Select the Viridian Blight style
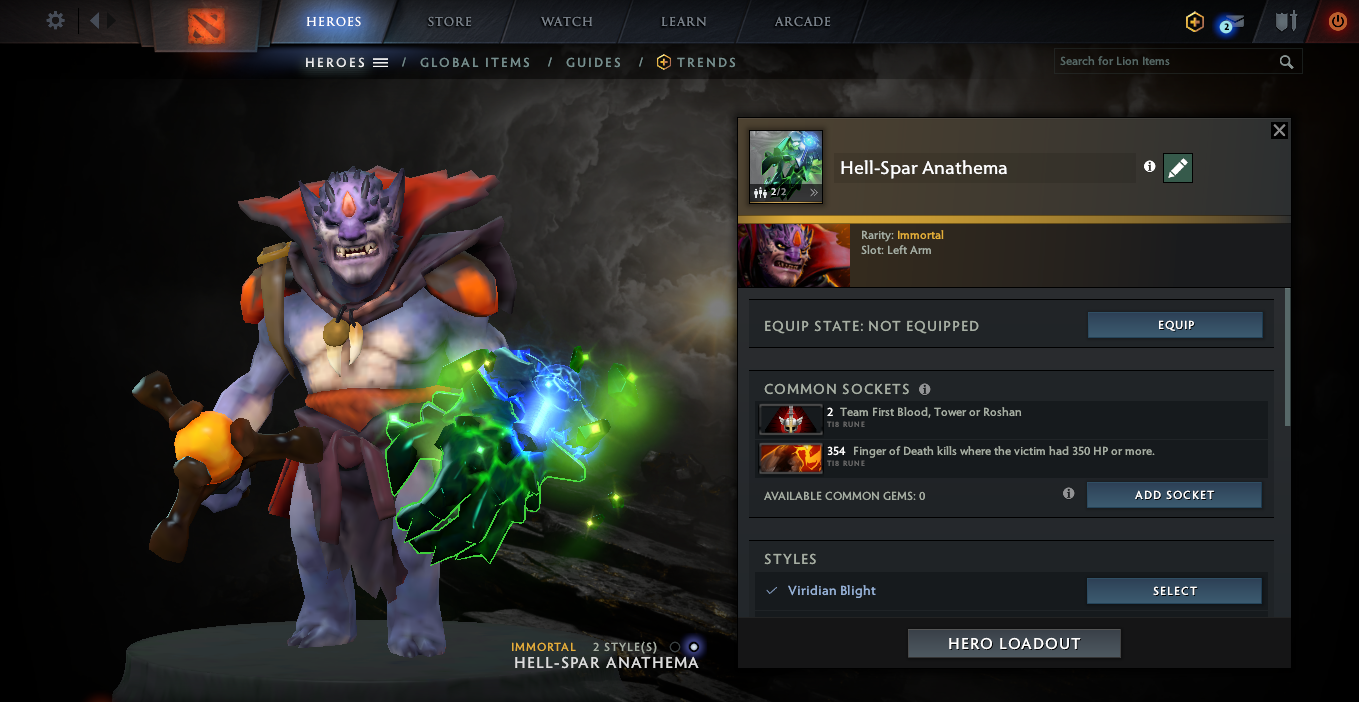Image resolution: width=1359 pixels, height=702 pixels. point(1174,591)
